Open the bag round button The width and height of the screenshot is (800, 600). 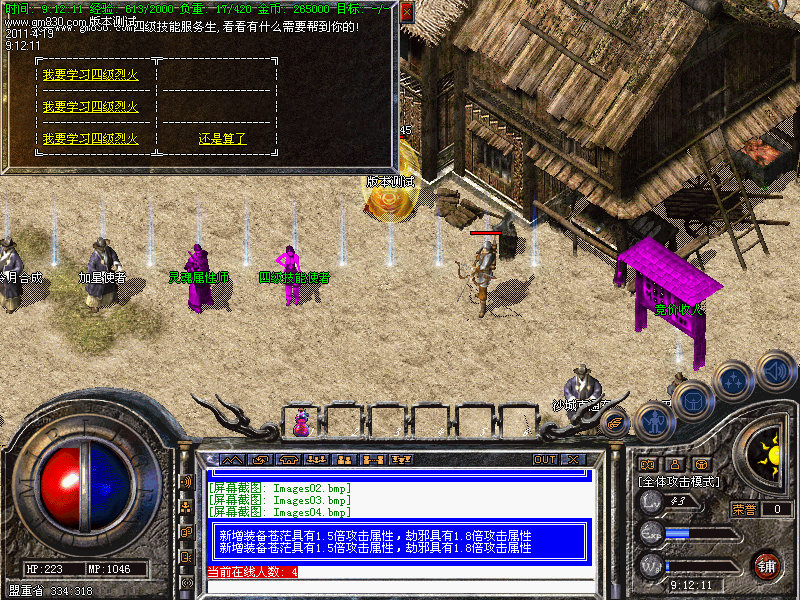click(x=693, y=401)
